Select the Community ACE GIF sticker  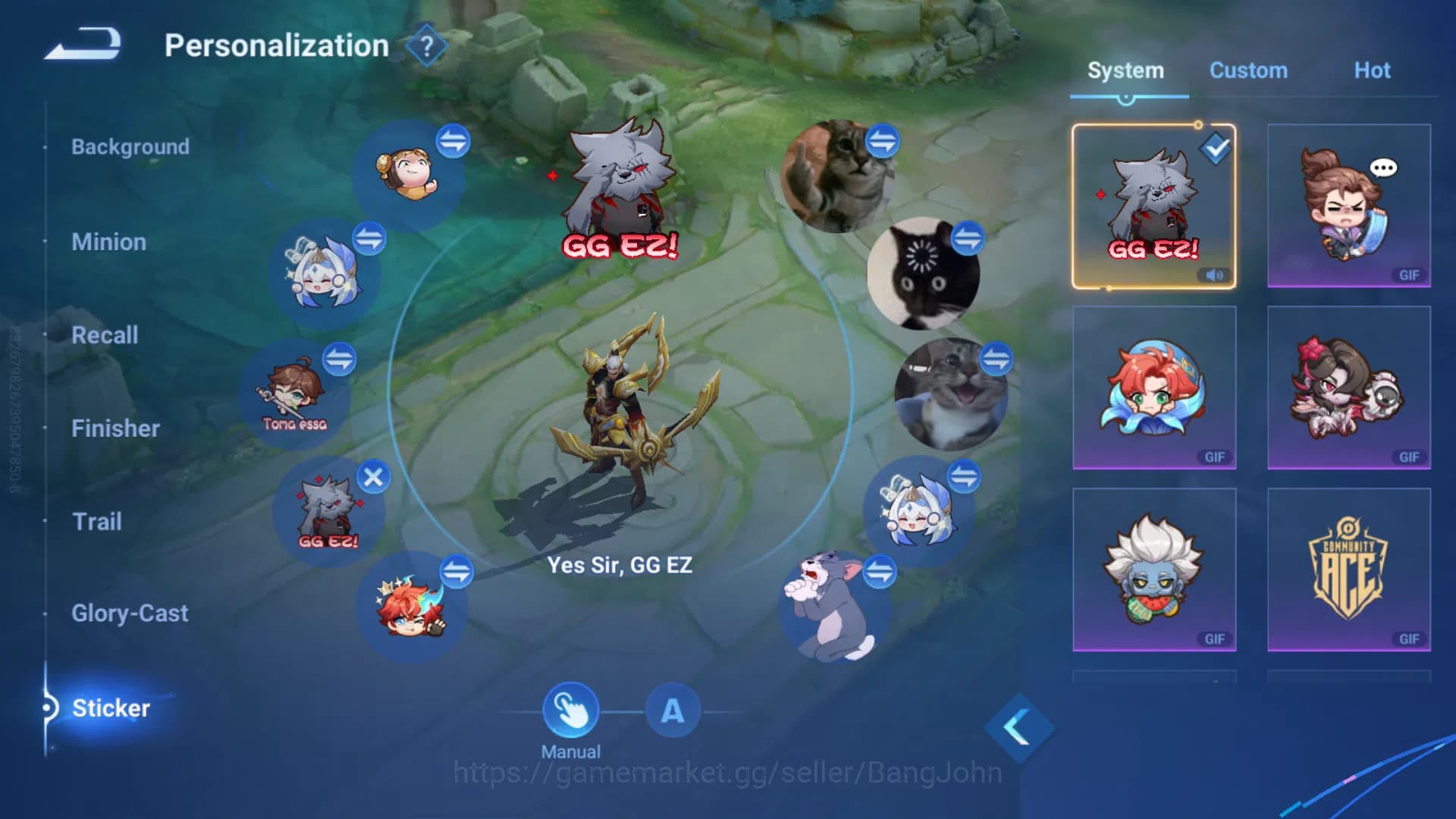pyautogui.click(x=1348, y=570)
